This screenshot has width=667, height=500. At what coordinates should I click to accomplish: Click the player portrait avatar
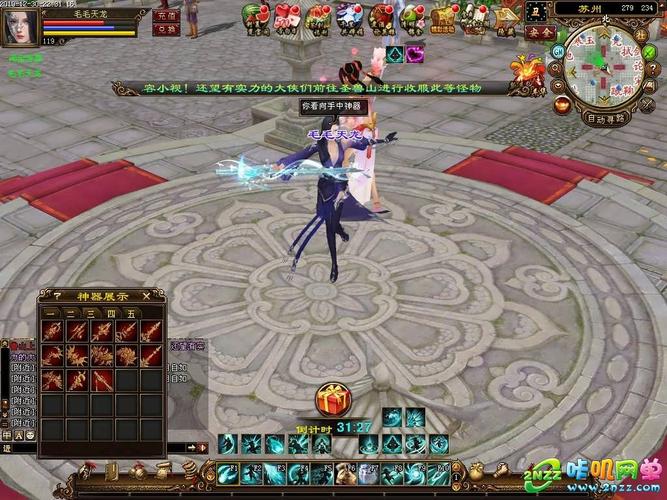[x=21, y=23]
